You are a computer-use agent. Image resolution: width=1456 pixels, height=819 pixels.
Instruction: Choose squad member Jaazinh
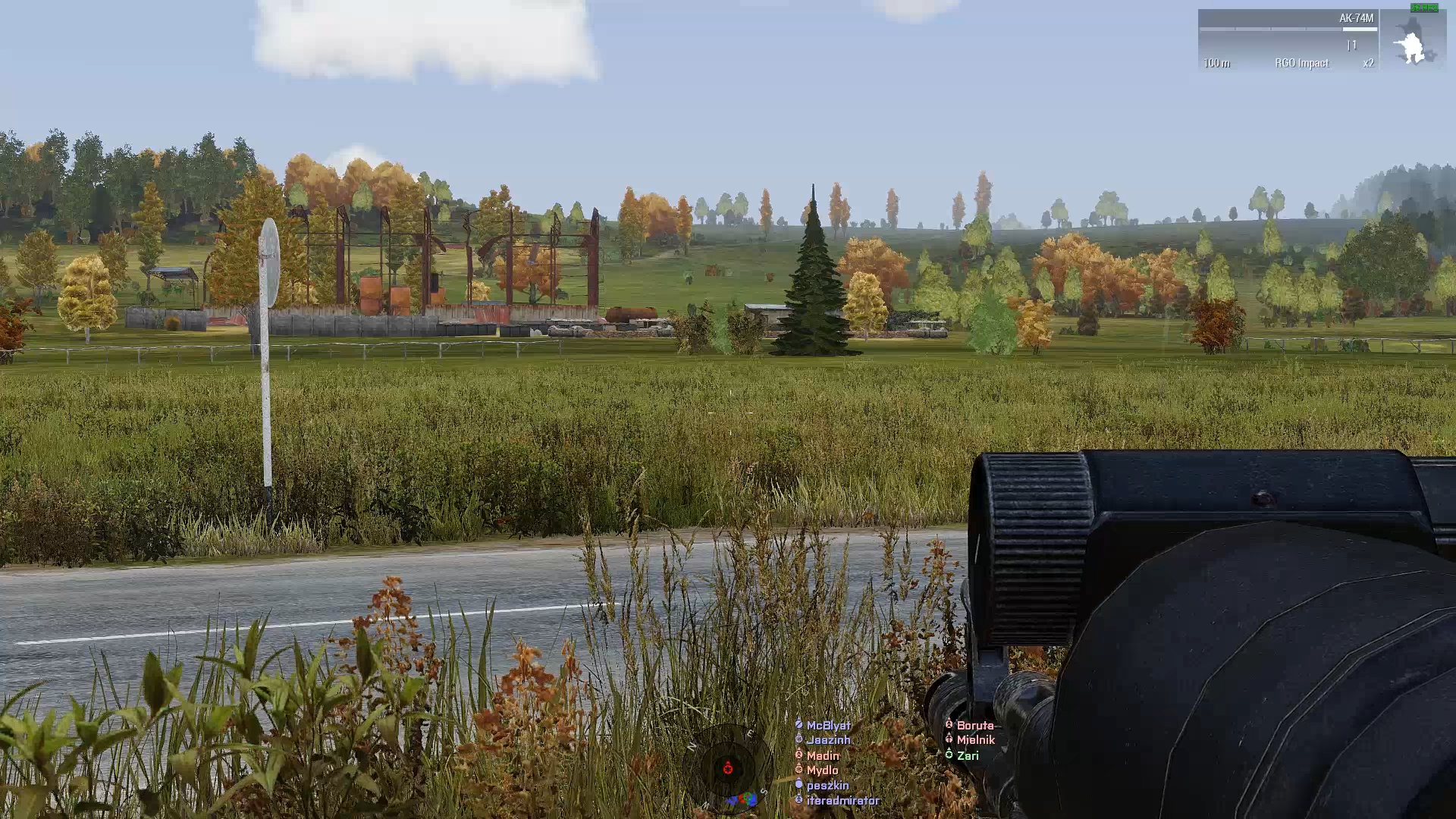tap(828, 740)
